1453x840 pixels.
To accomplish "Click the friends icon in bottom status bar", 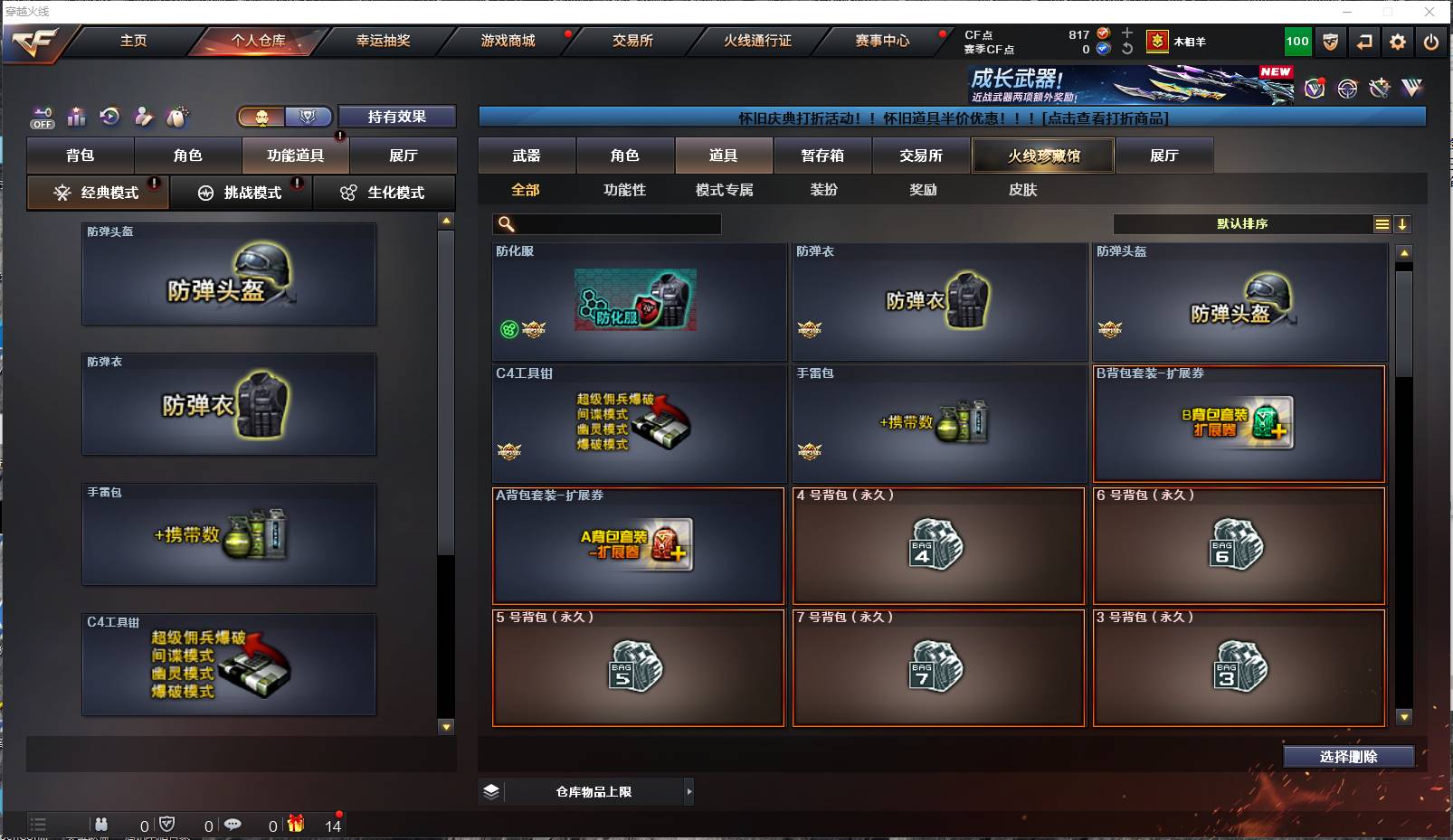I will pos(101,825).
